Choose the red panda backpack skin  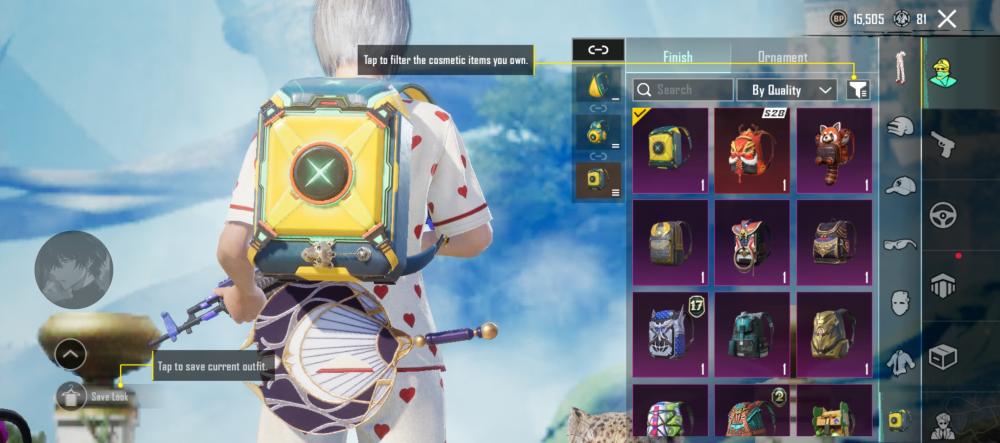834,150
